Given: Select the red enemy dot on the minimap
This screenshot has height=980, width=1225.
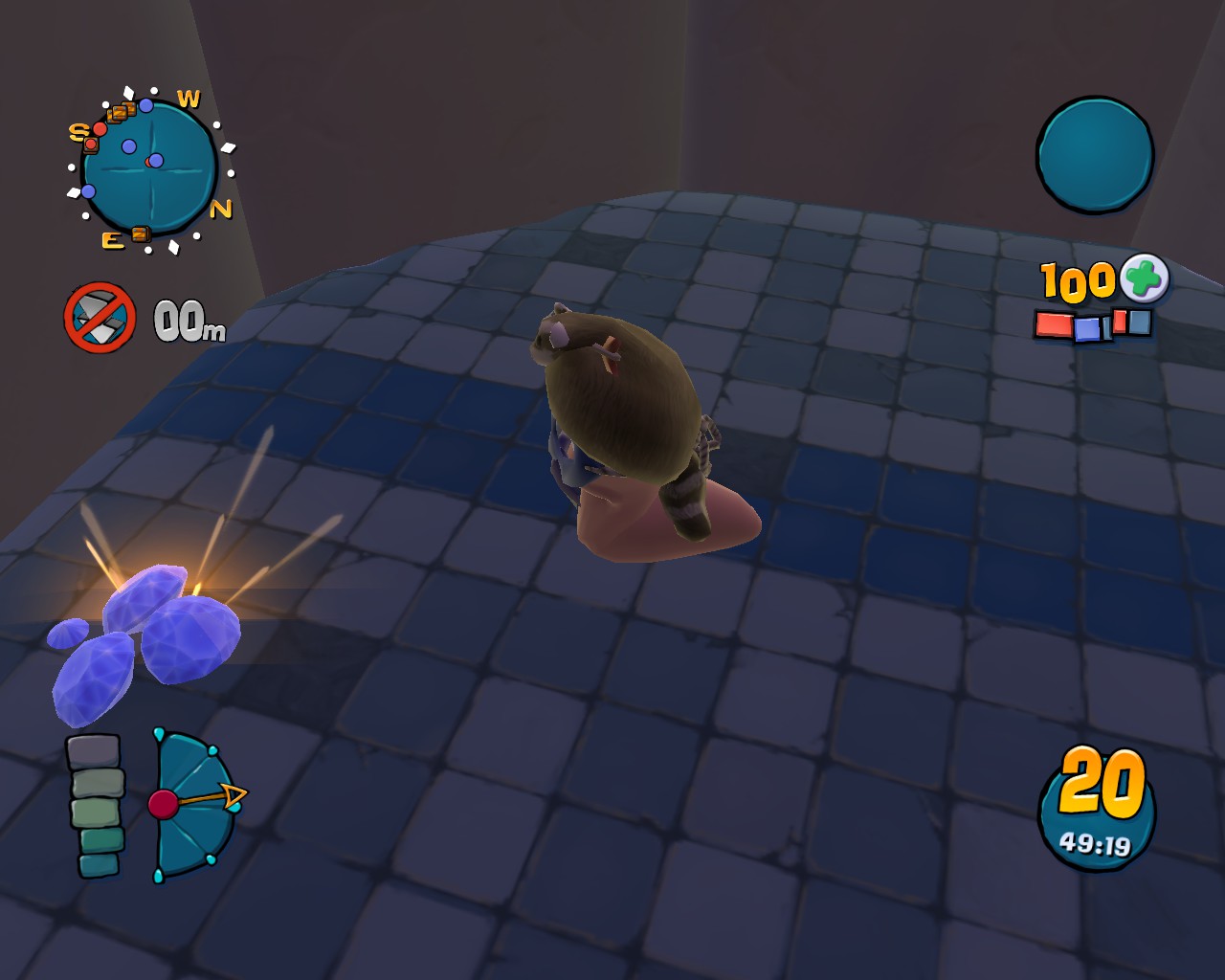Looking at the screenshot, I should (x=100, y=127).
